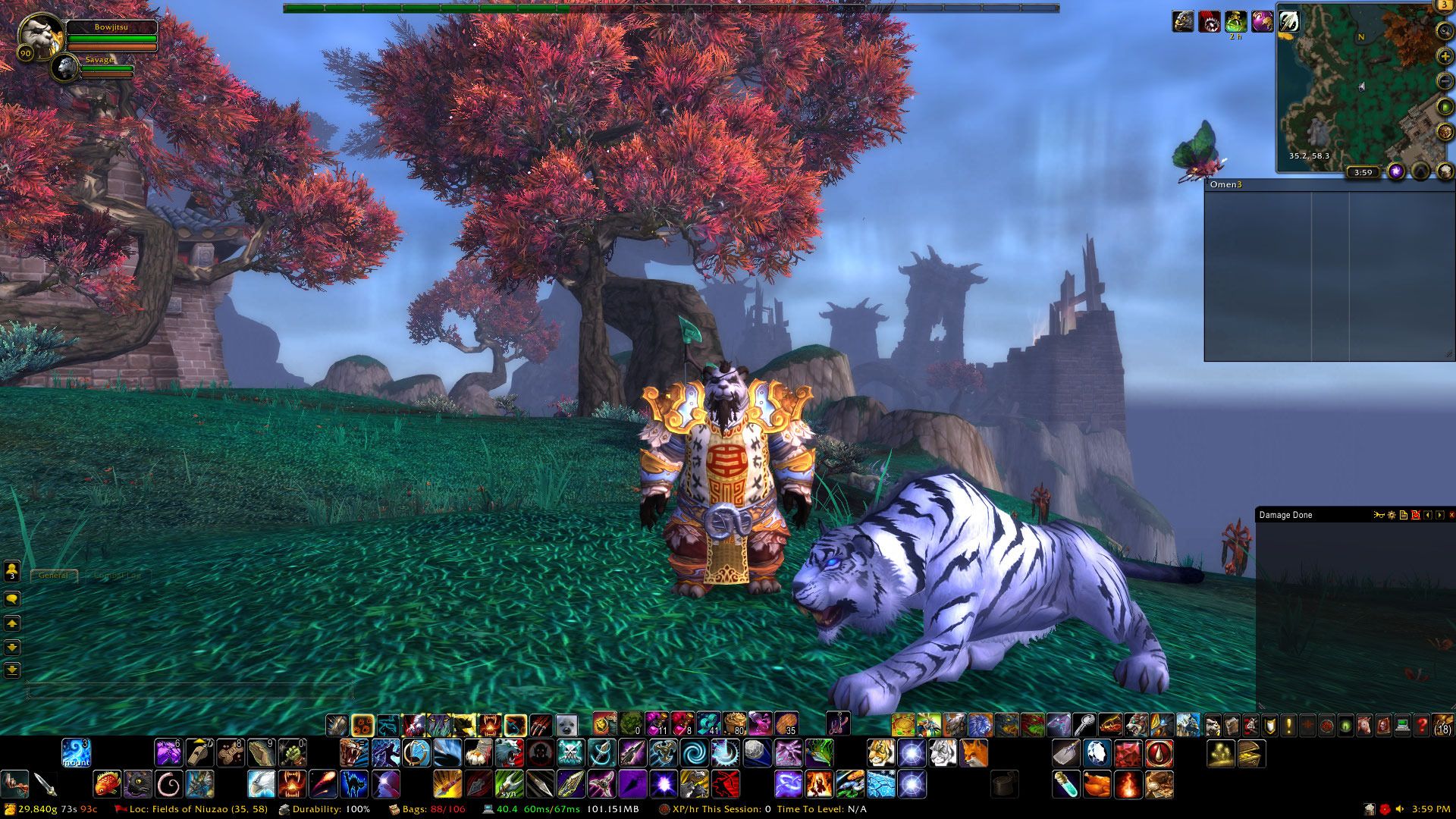
Task: Use the roasted chicken food item
Action: point(1097,784)
